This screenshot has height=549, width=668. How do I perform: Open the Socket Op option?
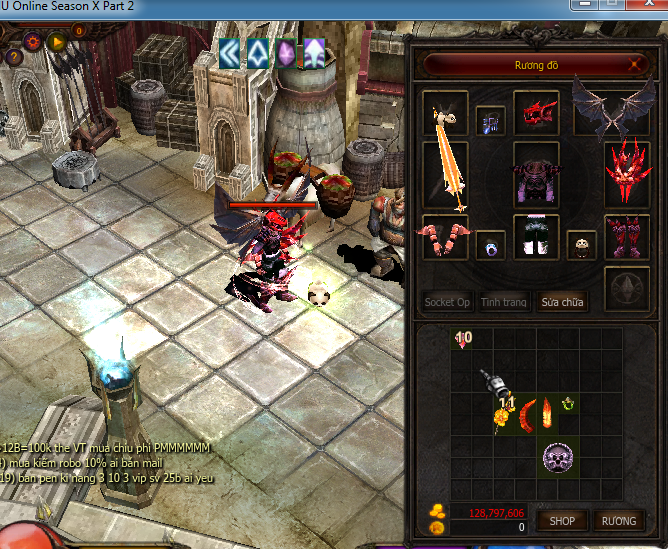tap(447, 301)
